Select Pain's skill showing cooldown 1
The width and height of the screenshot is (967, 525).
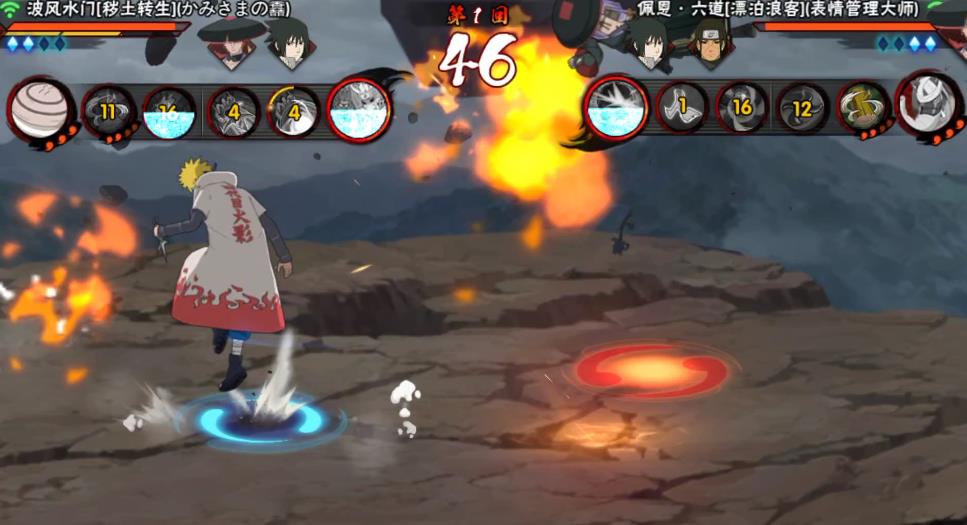pos(682,108)
